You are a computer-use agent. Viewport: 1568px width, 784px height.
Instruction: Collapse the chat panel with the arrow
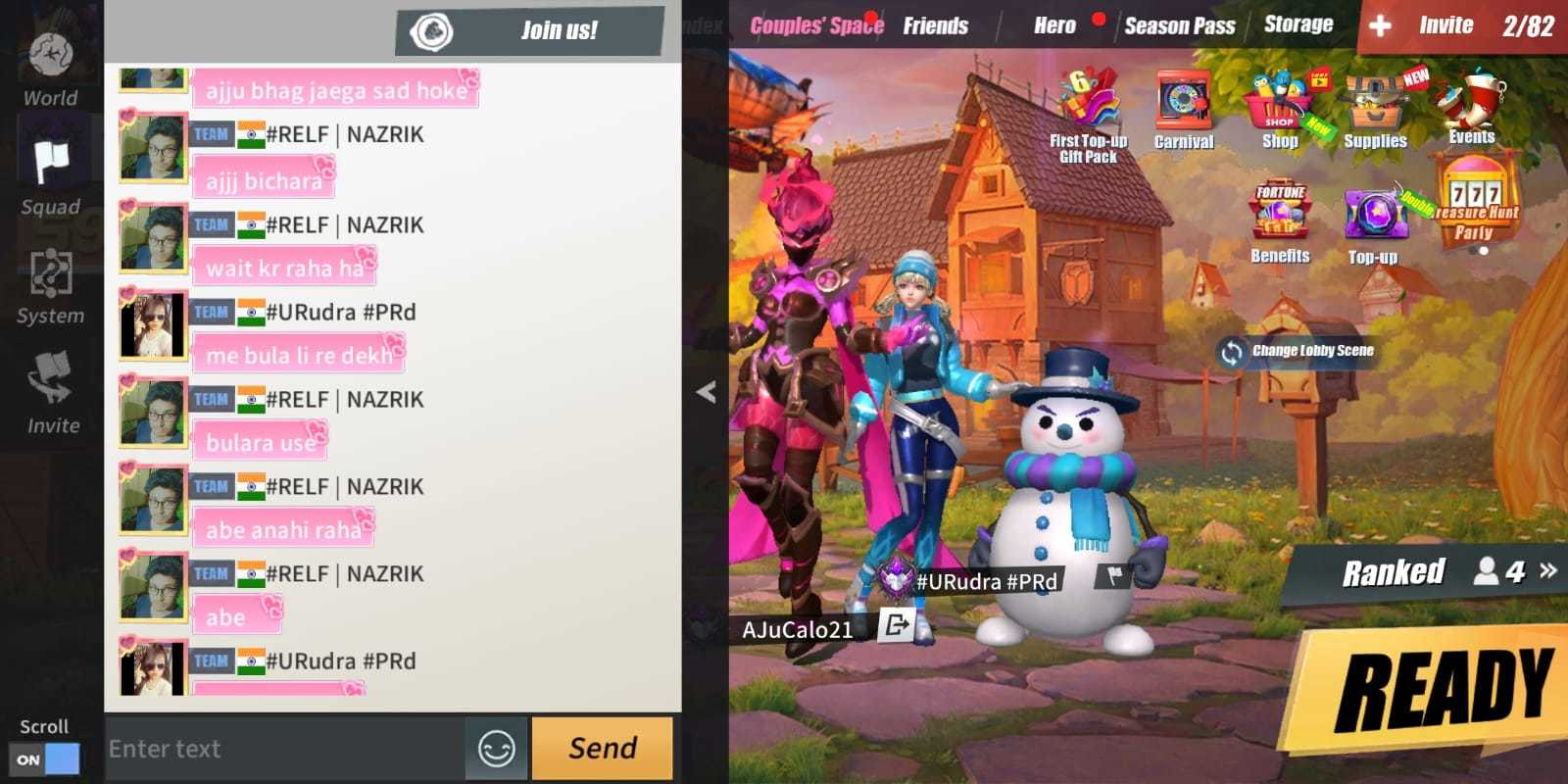[704, 390]
